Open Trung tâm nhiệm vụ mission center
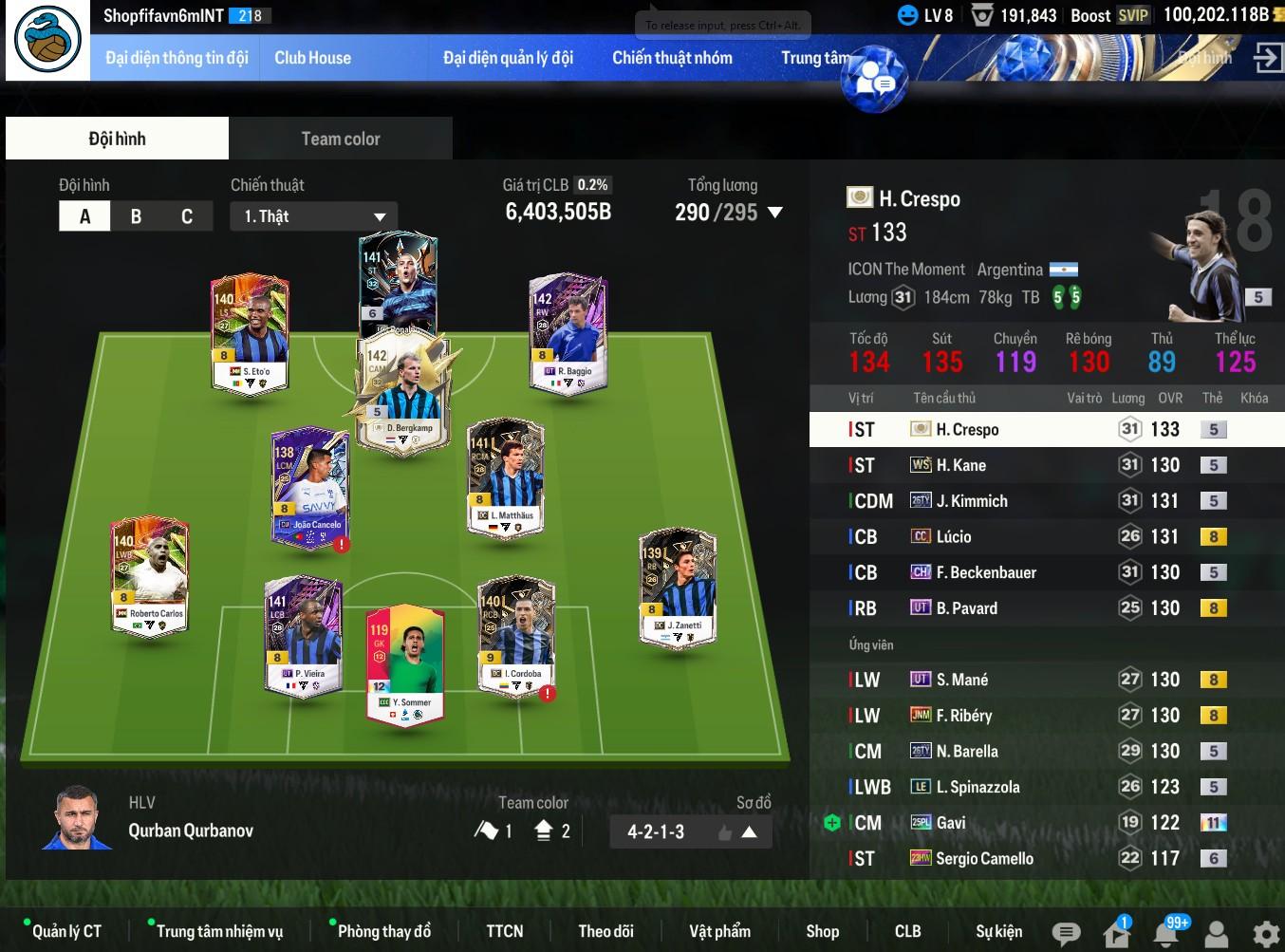This screenshot has width=1285, height=952. 219,931
